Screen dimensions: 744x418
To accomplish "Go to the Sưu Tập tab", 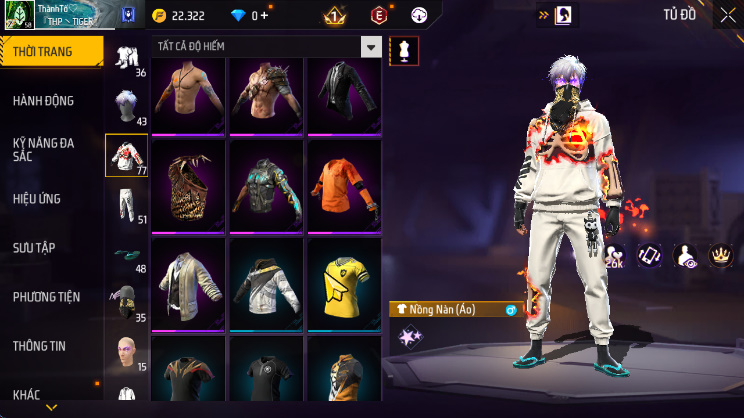I will click(35, 247).
